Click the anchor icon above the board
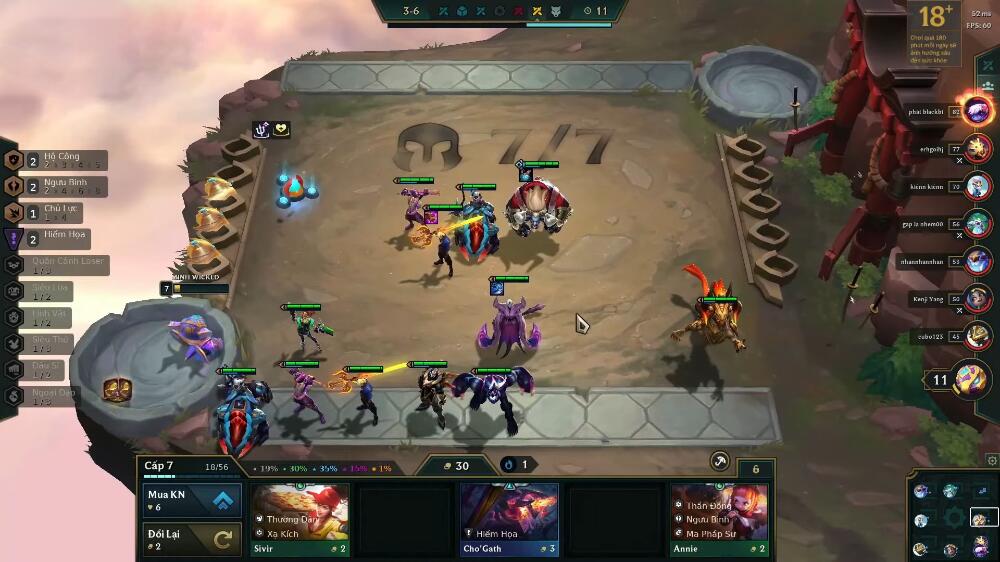This screenshot has width=1000, height=562. tap(261, 129)
